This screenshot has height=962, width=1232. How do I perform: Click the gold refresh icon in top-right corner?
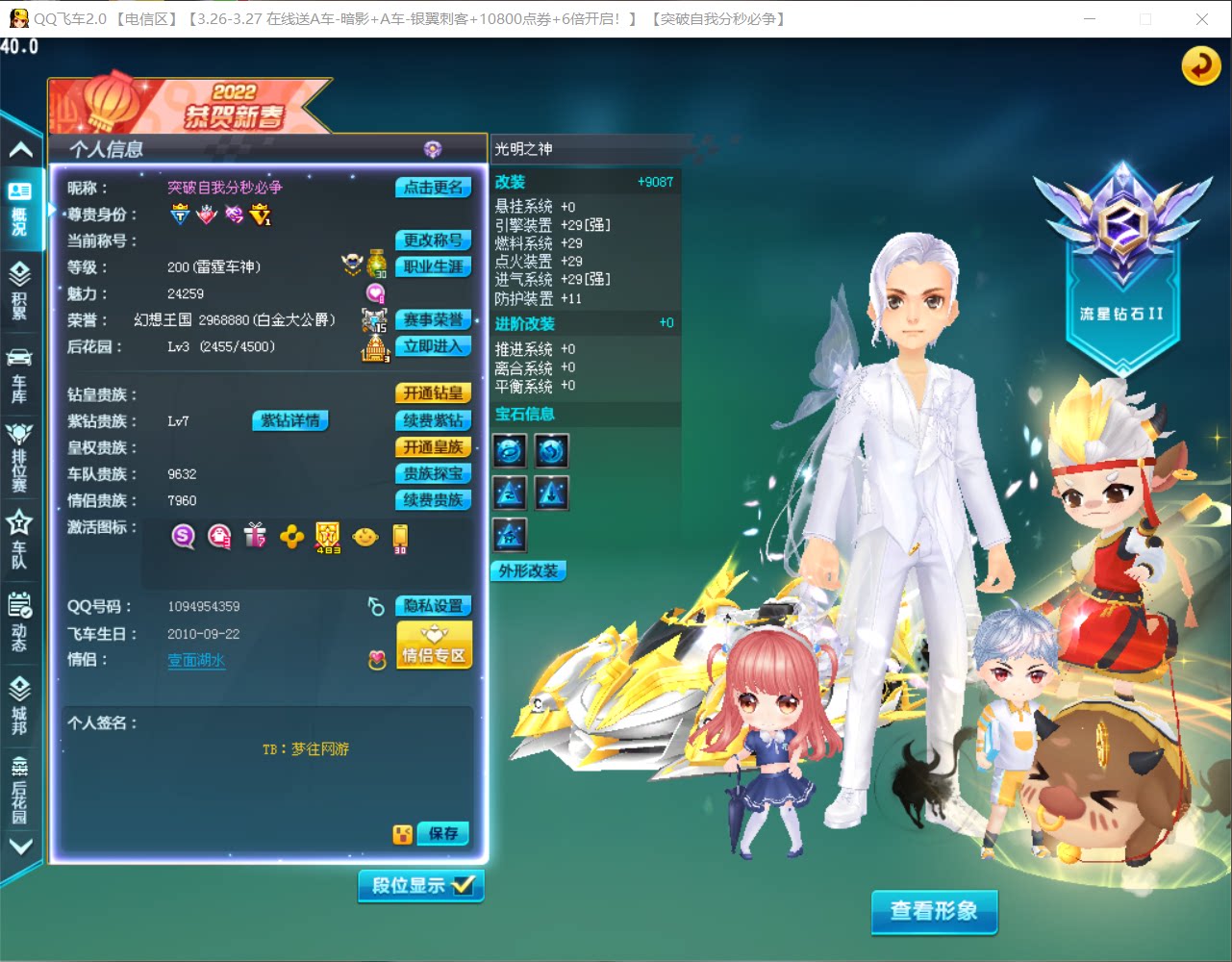[x=1199, y=66]
